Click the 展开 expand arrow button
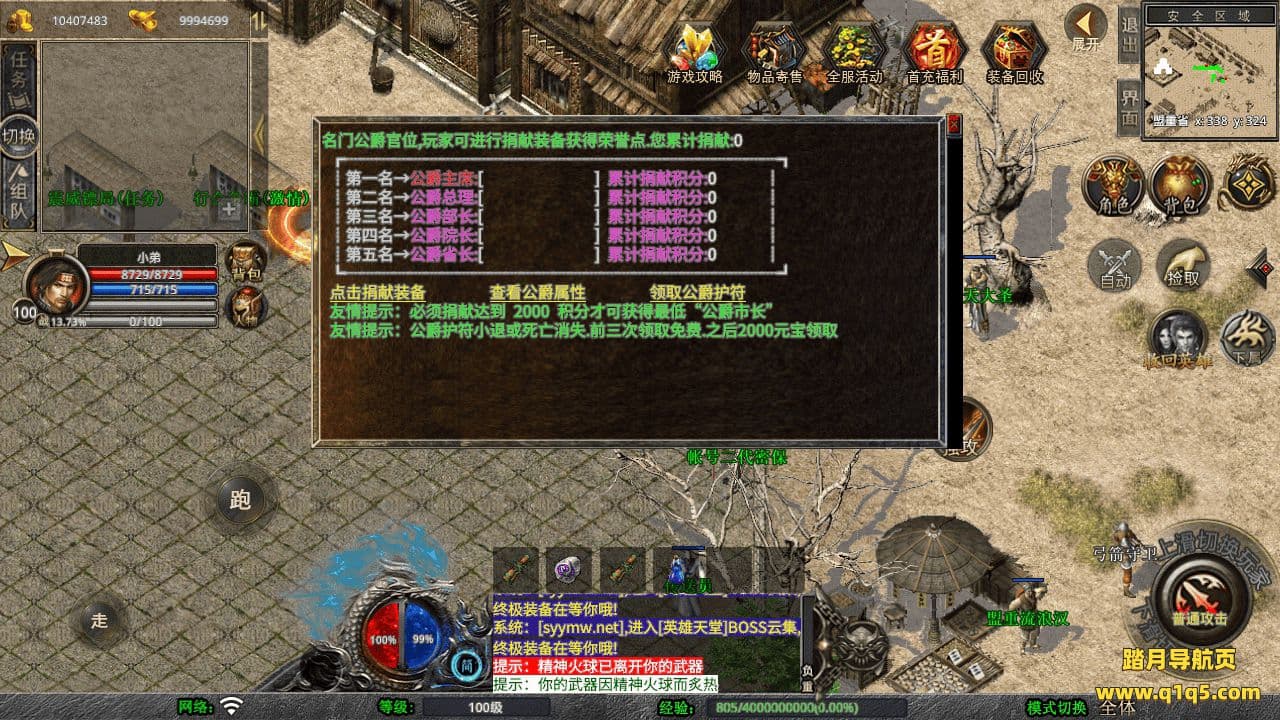Image resolution: width=1280 pixels, height=720 pixels. 1085,28
